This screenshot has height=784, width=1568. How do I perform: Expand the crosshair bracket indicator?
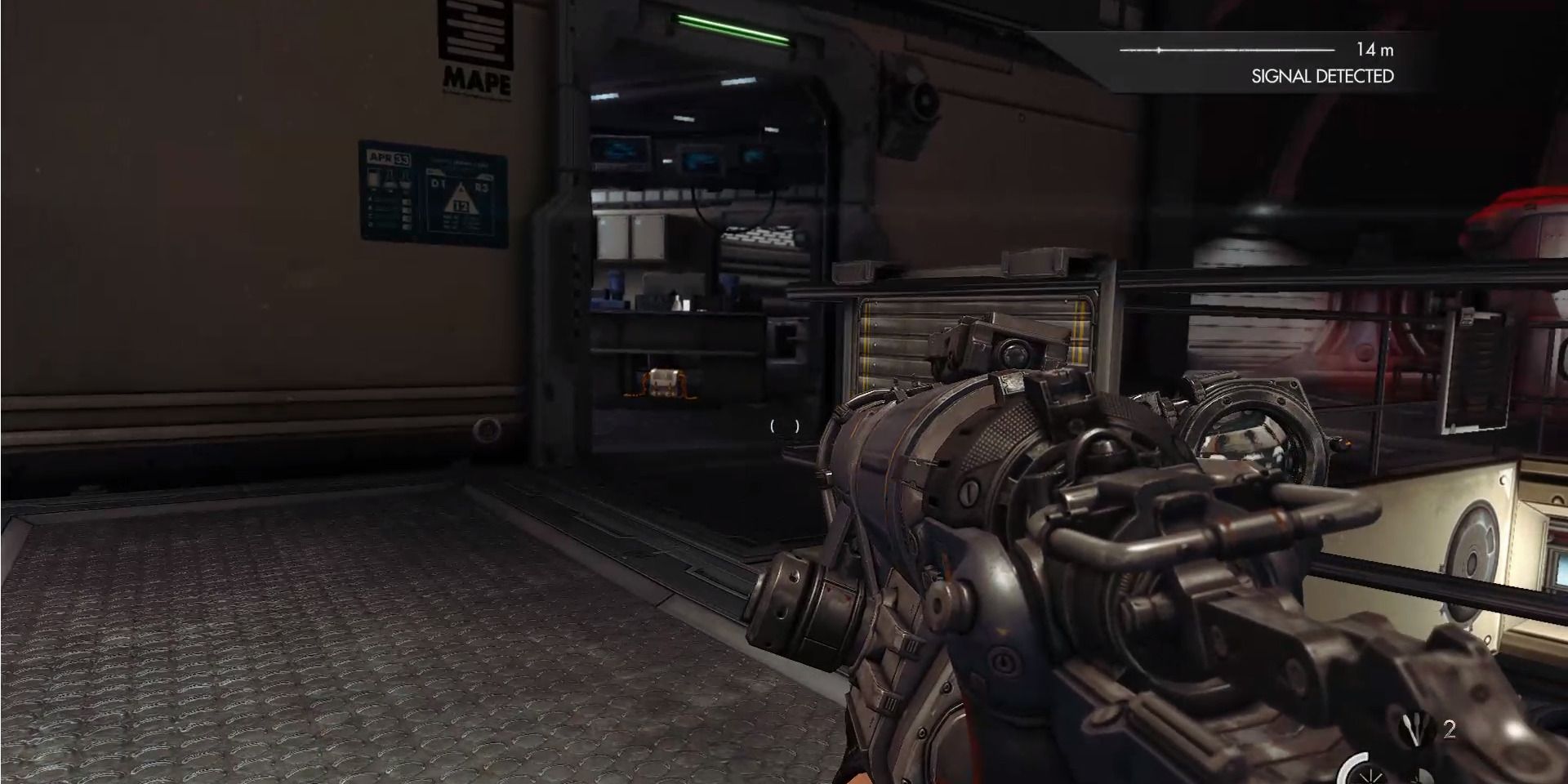coord(782,424)
